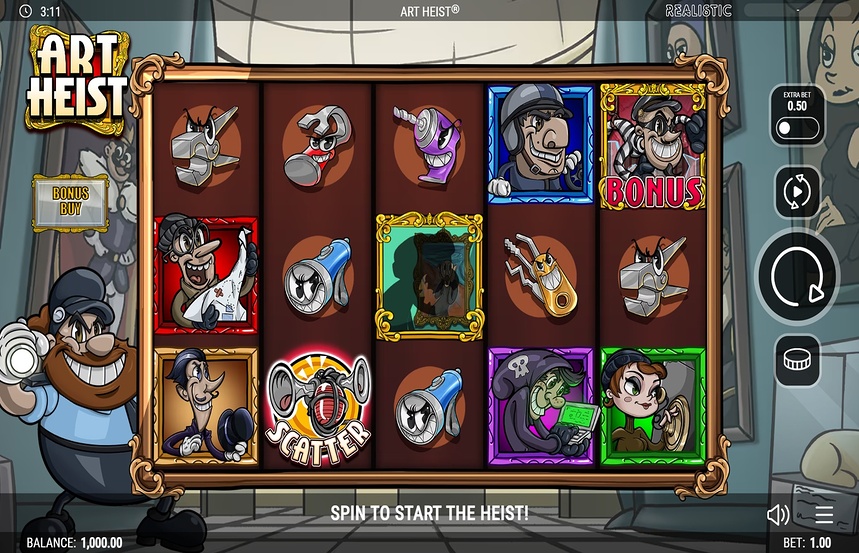Open the Bonus Buy feature
The height and width of the screenshot is (553, 859).
point(71,201)
